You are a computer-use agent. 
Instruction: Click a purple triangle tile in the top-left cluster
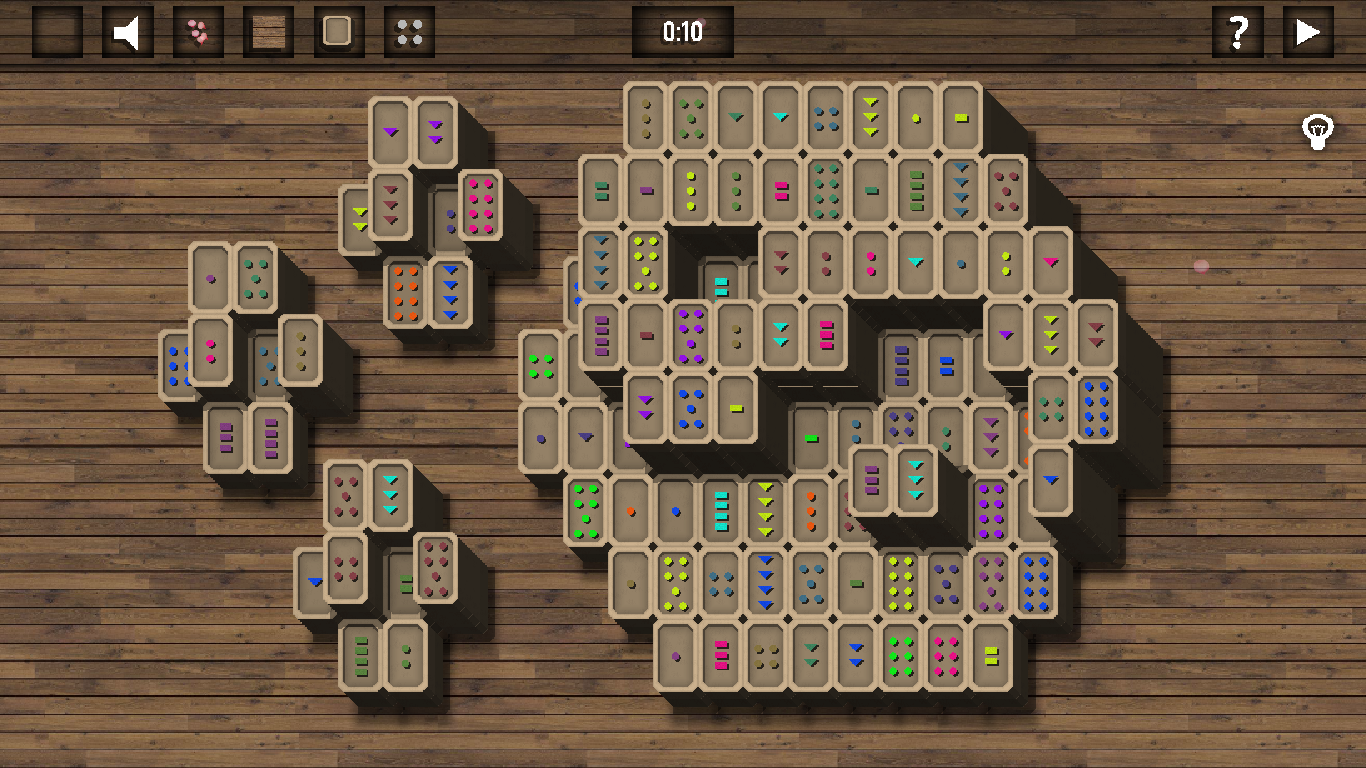(390, 130)
